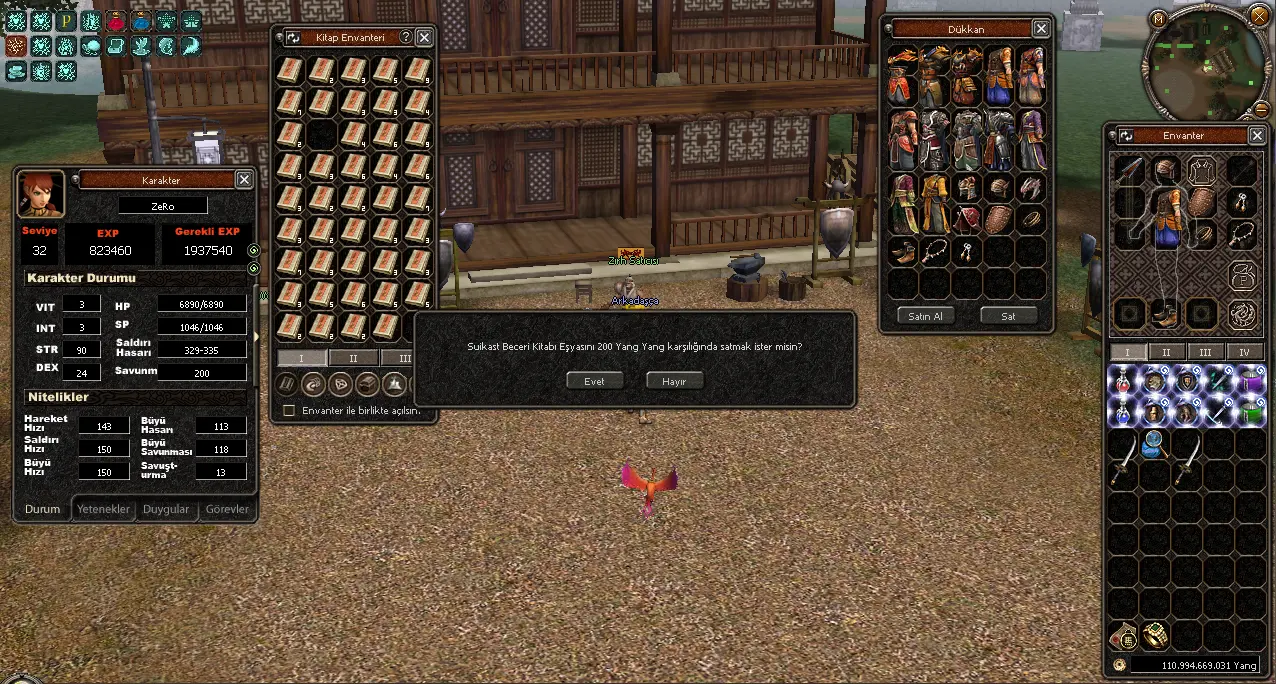Close the Karakter window
The height and width of the screenshot is (684, 1276).
click(243, 179)
